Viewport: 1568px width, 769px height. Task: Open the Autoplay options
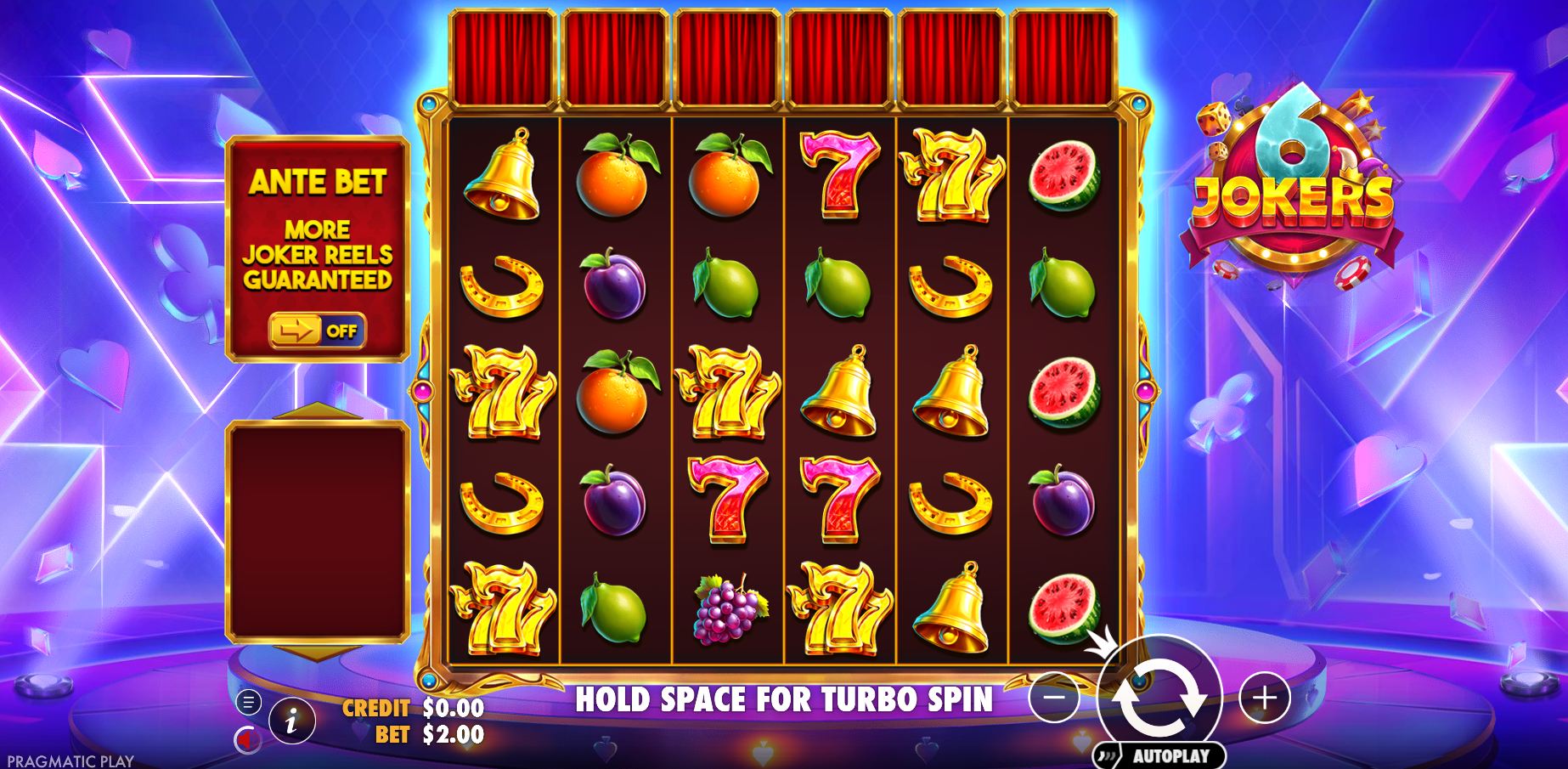pos(1160,755)
